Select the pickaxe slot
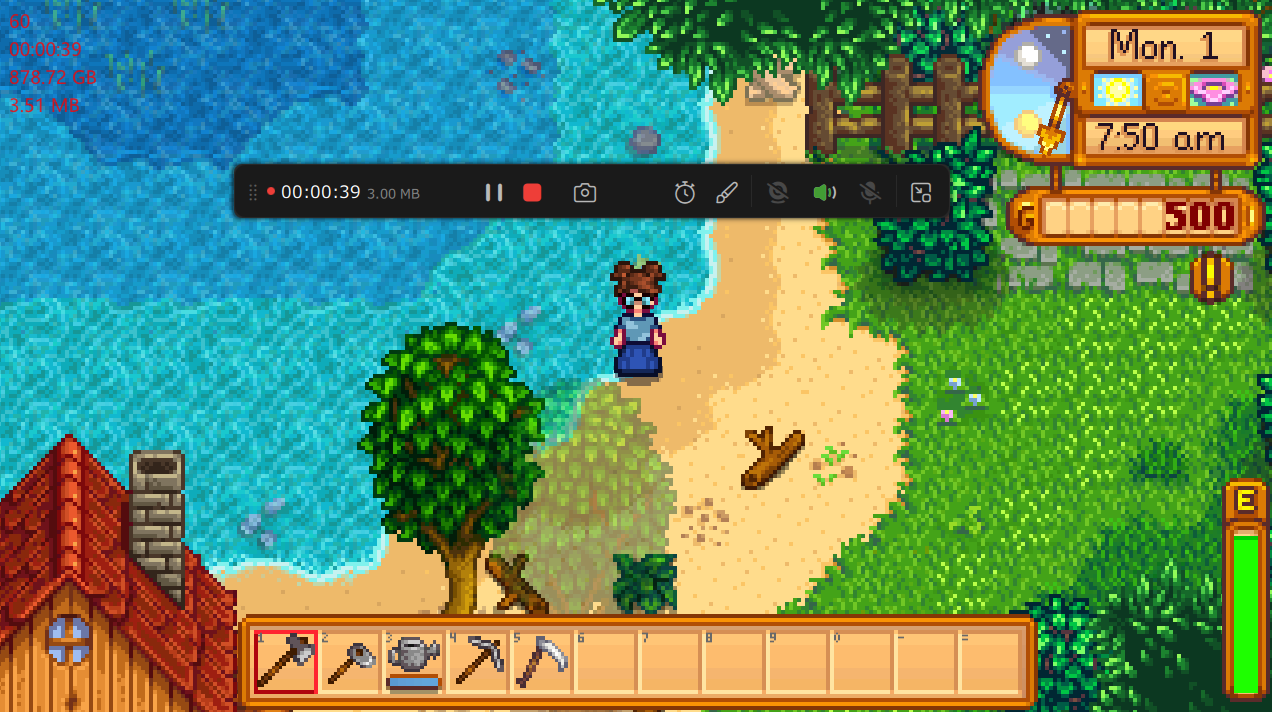Screen dimensions: 1272x712 click(x=477, y=662)
